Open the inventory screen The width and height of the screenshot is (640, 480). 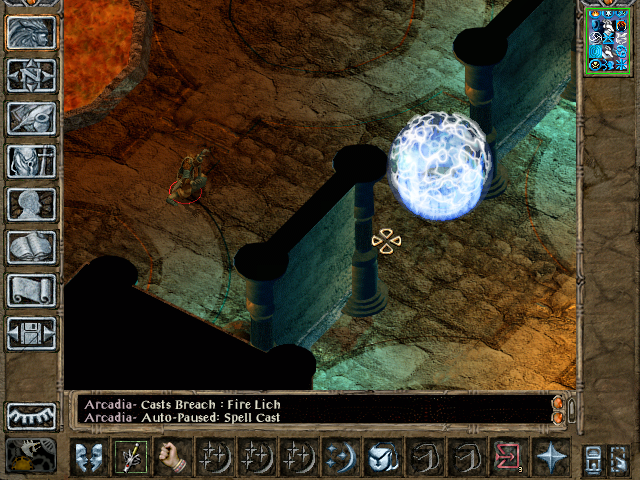point(31,161)
